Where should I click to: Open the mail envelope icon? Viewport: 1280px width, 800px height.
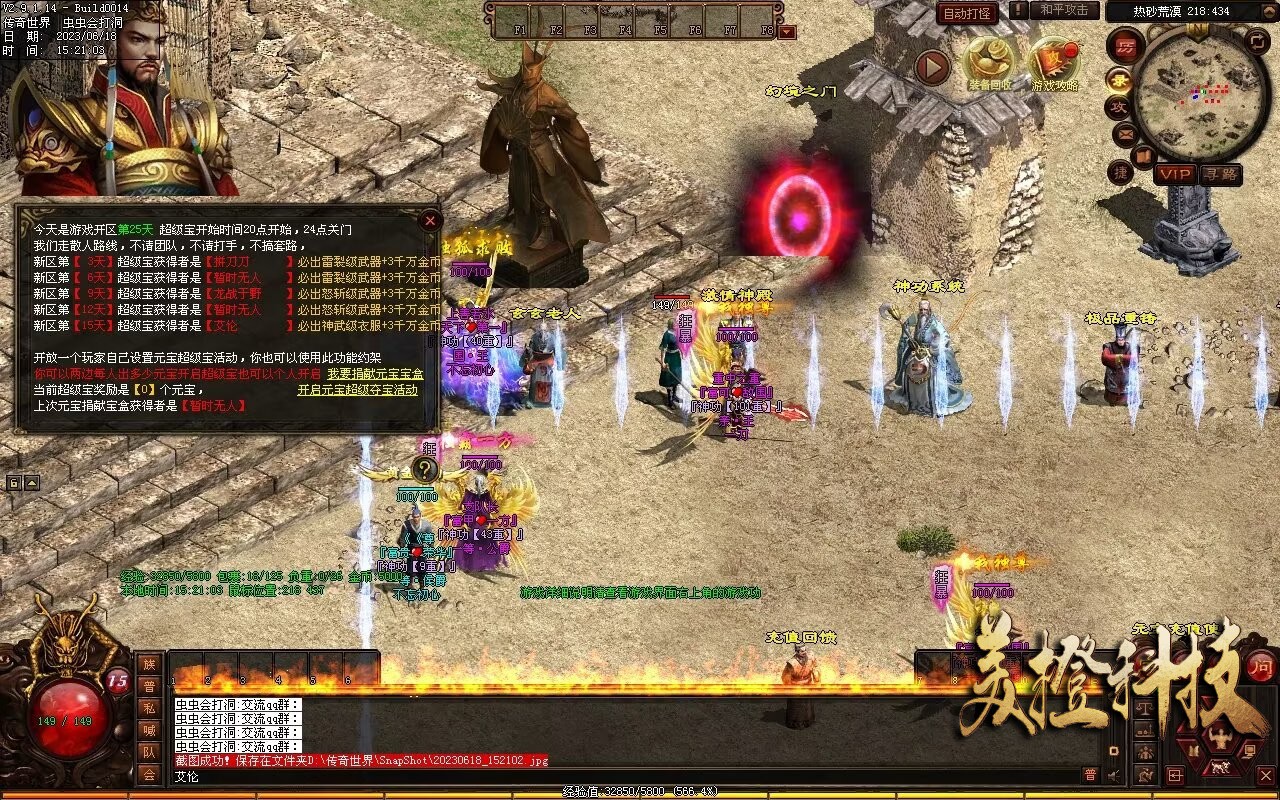tap(1125, 133)
